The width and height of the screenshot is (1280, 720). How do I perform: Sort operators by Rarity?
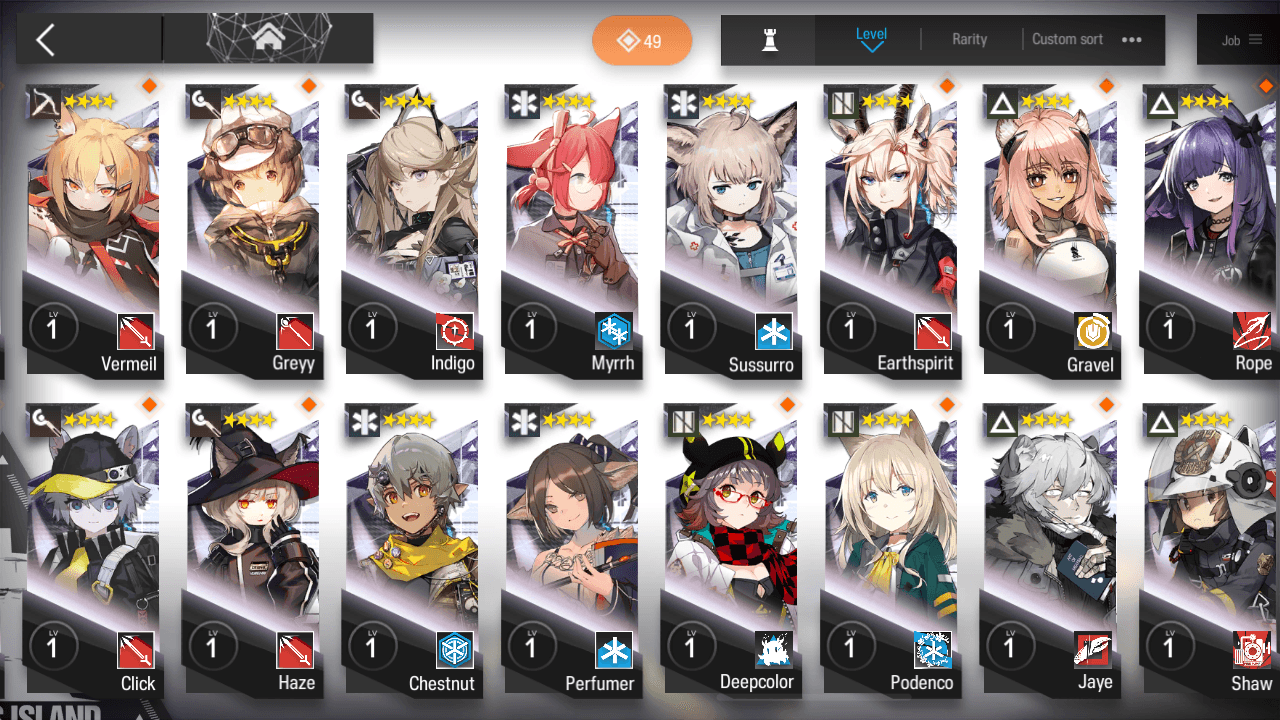[969, 40]
